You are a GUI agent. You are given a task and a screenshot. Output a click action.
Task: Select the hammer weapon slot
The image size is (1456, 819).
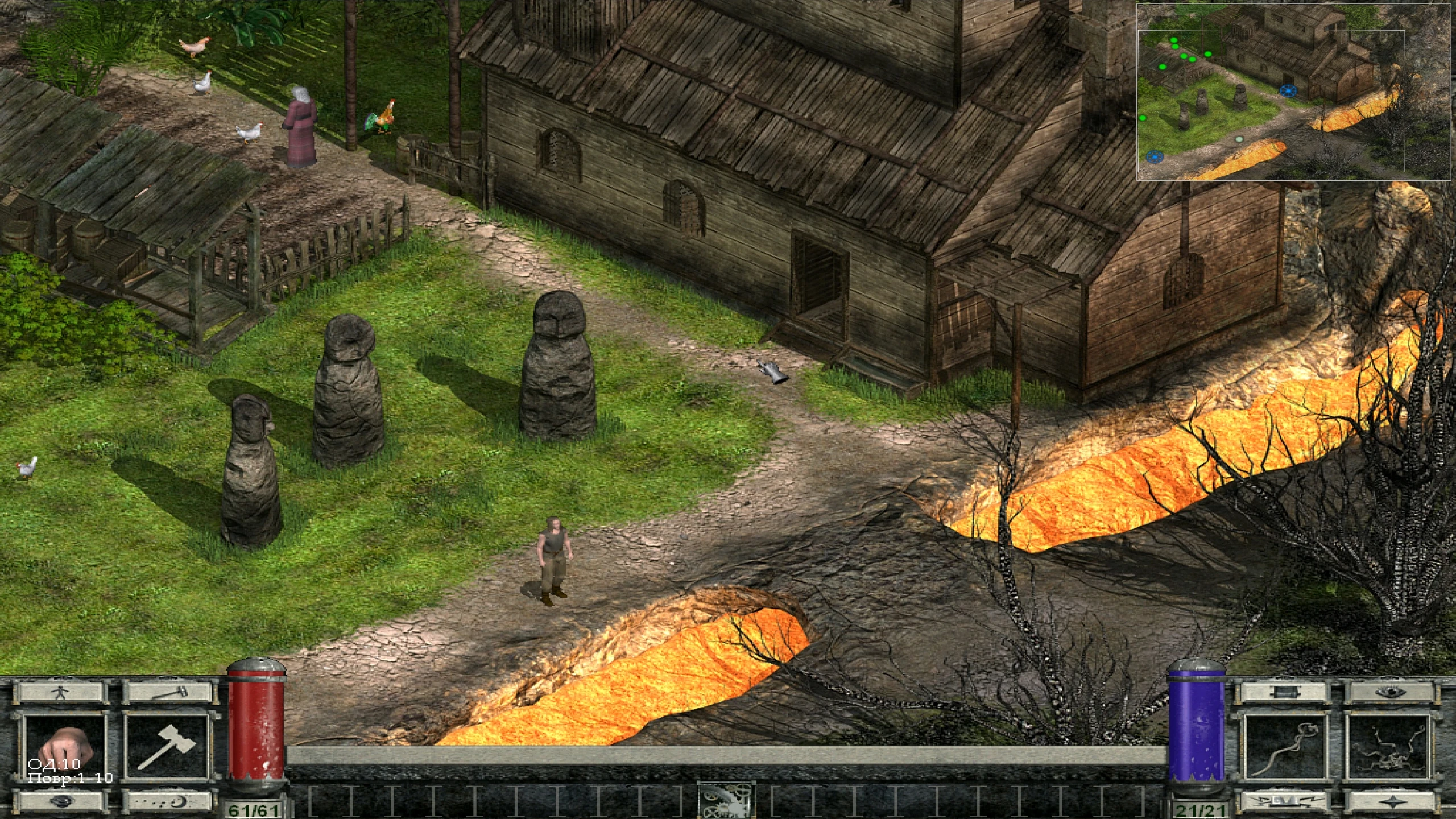pos(166,746)
